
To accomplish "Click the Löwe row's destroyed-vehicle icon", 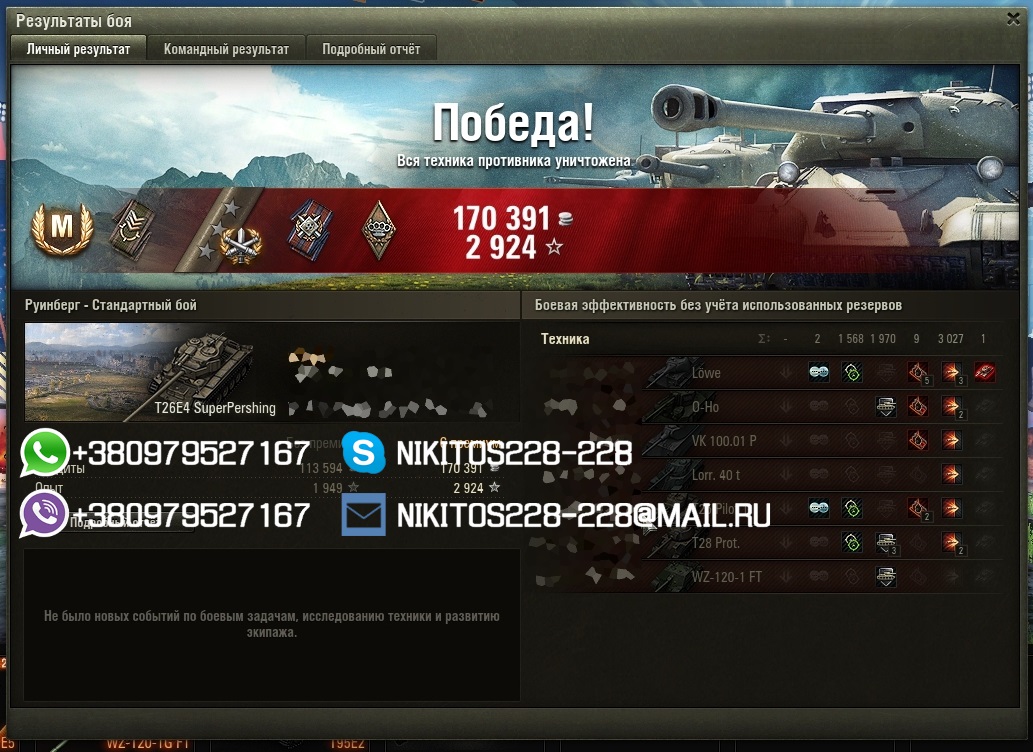I will (x=985, y=373).
